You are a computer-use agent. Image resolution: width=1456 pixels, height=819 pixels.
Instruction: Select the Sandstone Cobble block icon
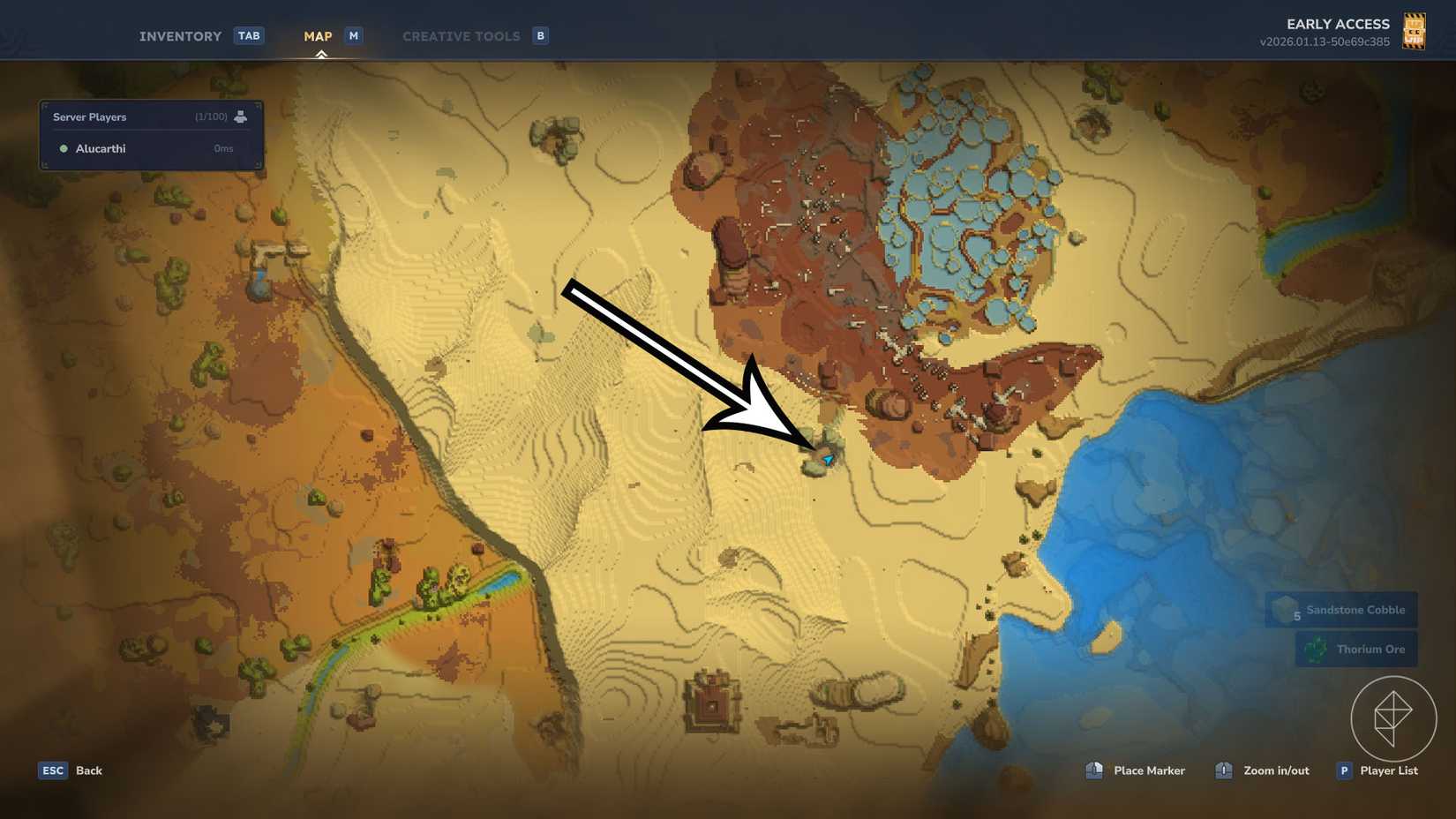[x=1283, y=609]
